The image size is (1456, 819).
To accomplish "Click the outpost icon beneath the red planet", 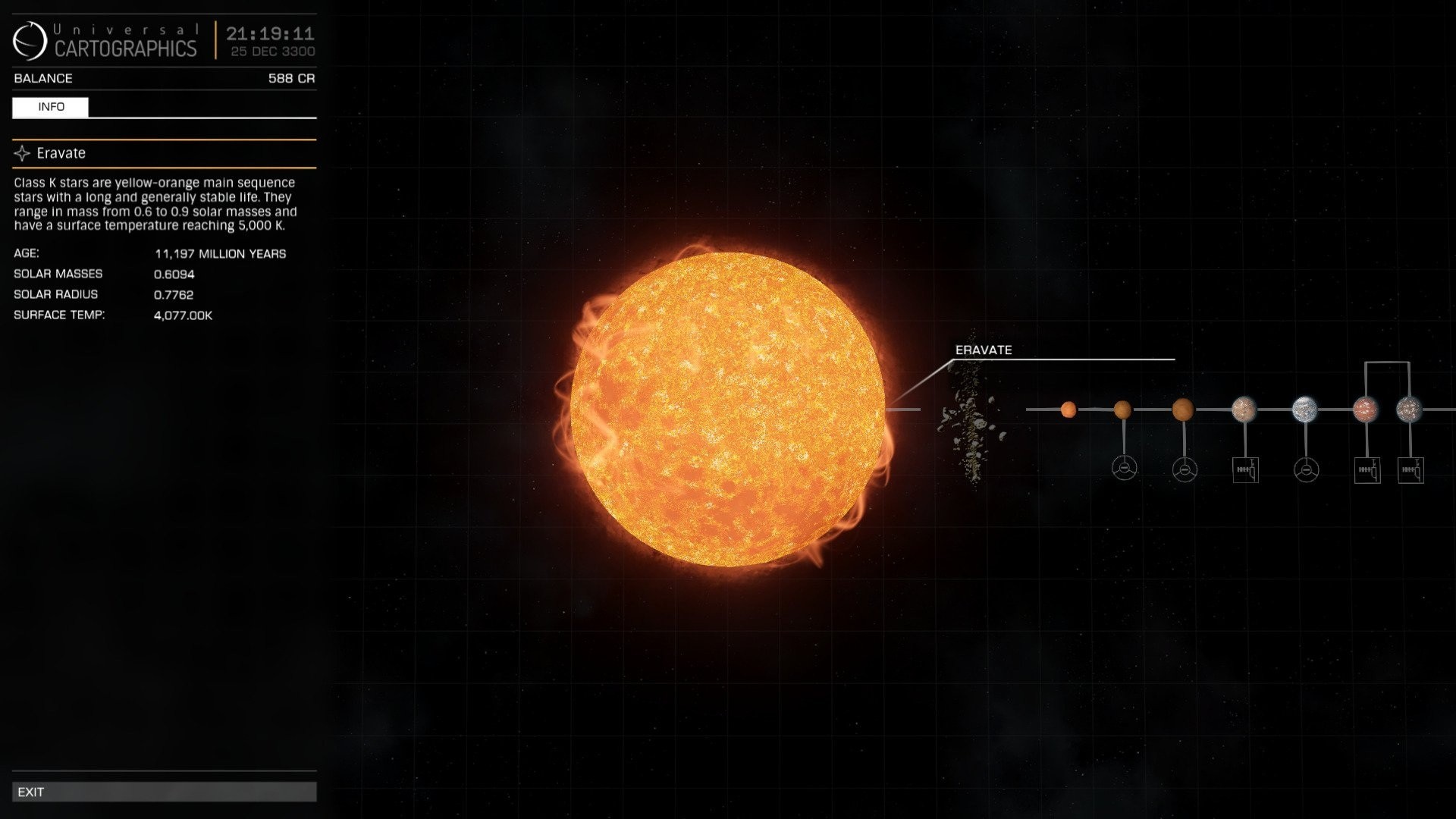I will 1367,469.
